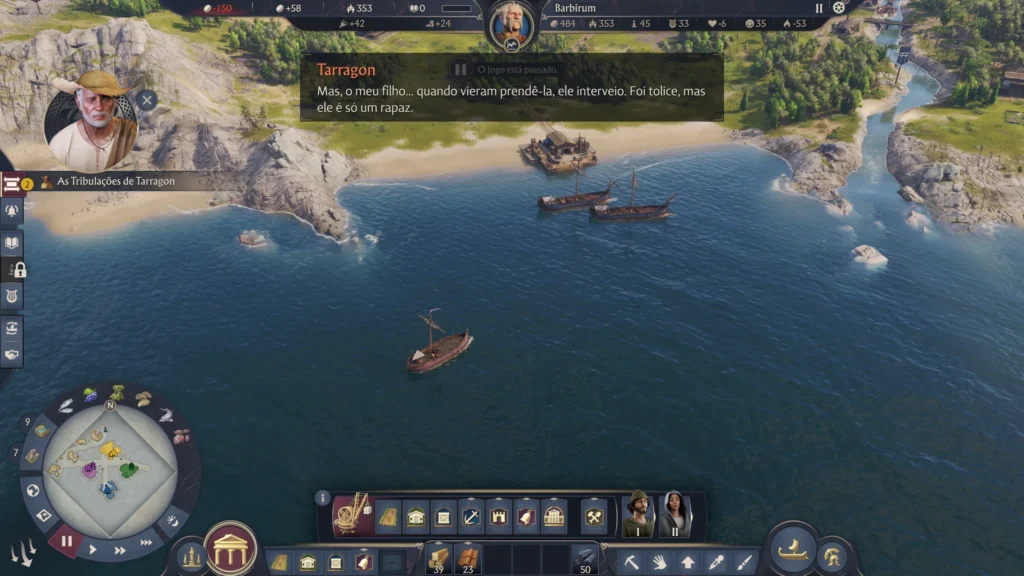Choose the tier II hooded citizen portrait

[673, 514]
